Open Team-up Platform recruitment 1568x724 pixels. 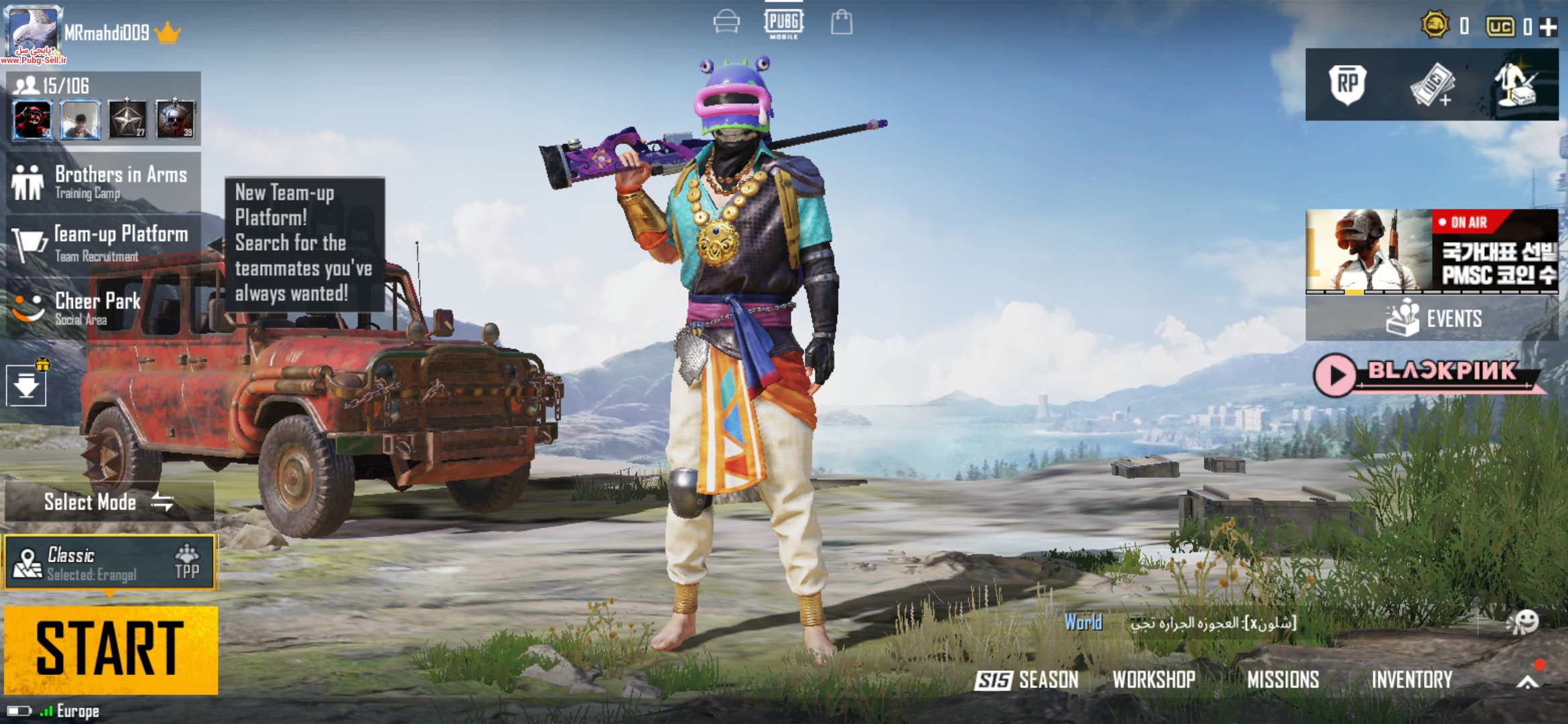(x=104, y=243)
